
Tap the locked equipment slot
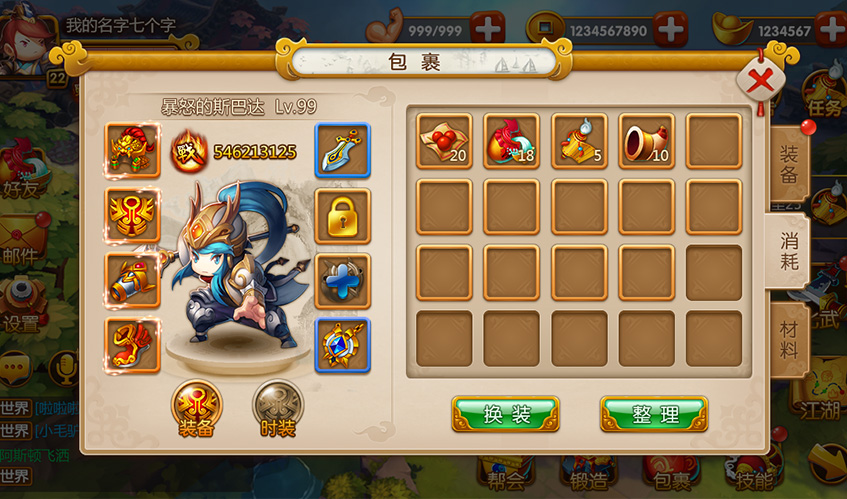(x=342, y=215)
